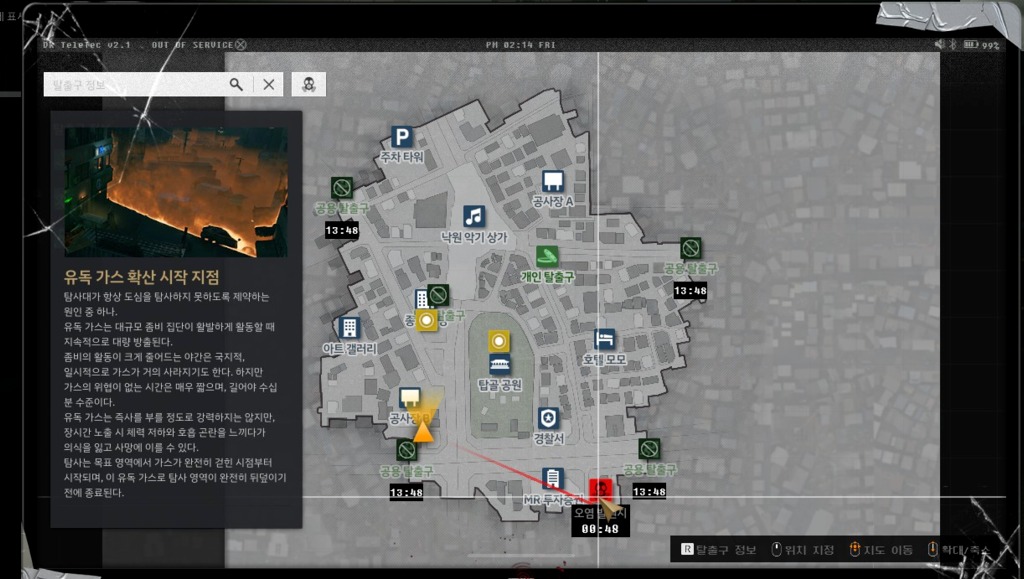Select the green 개인 탈출구 marker

(x=547, y=257)
